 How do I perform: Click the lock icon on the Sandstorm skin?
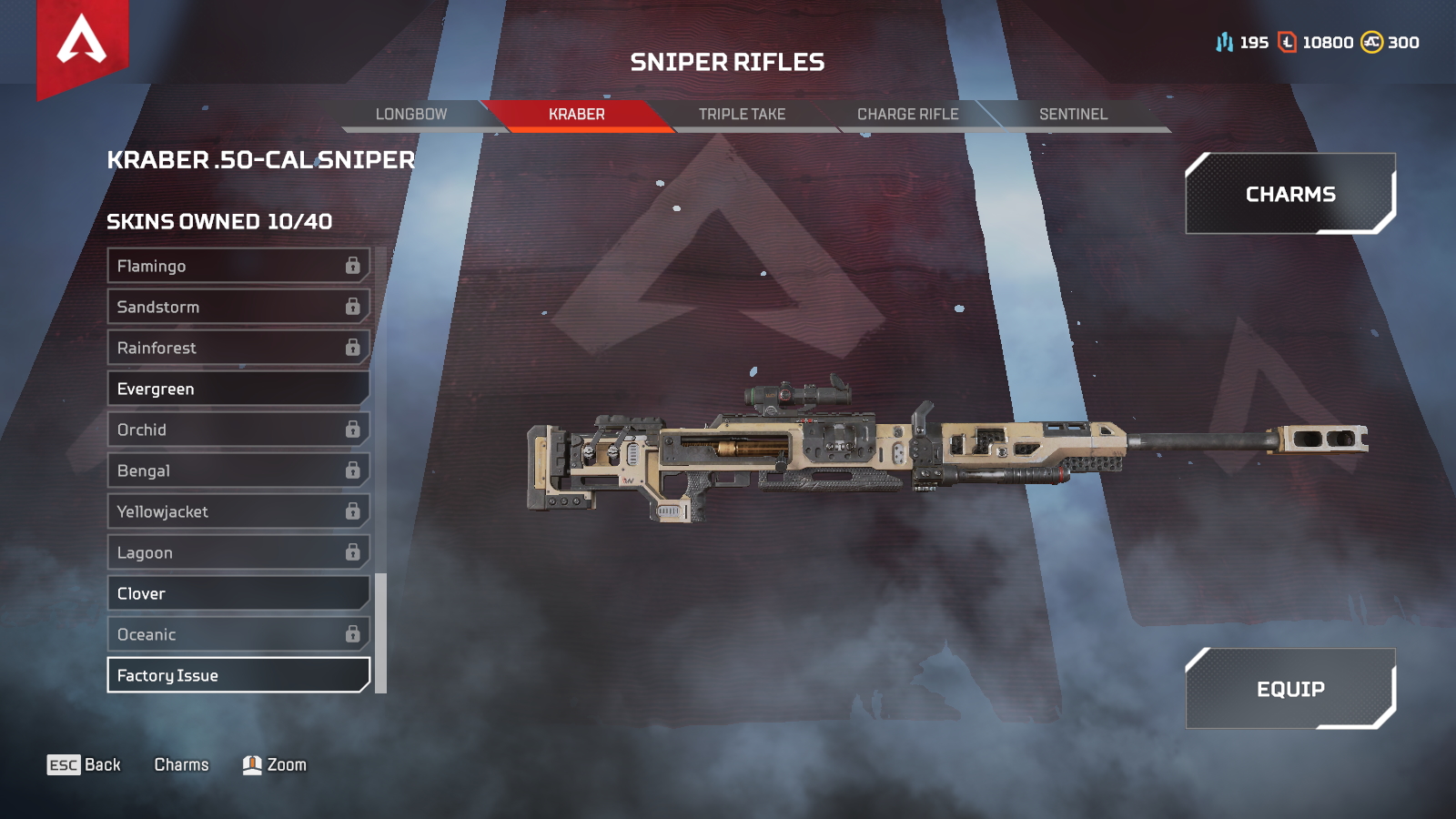click(352, 307)
